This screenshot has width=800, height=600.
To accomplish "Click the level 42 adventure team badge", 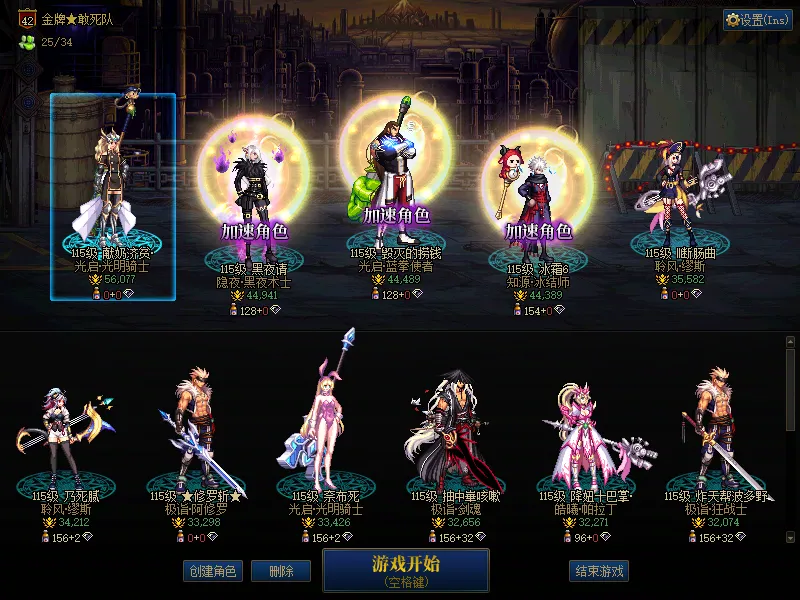I will click(x=27, y=19).
